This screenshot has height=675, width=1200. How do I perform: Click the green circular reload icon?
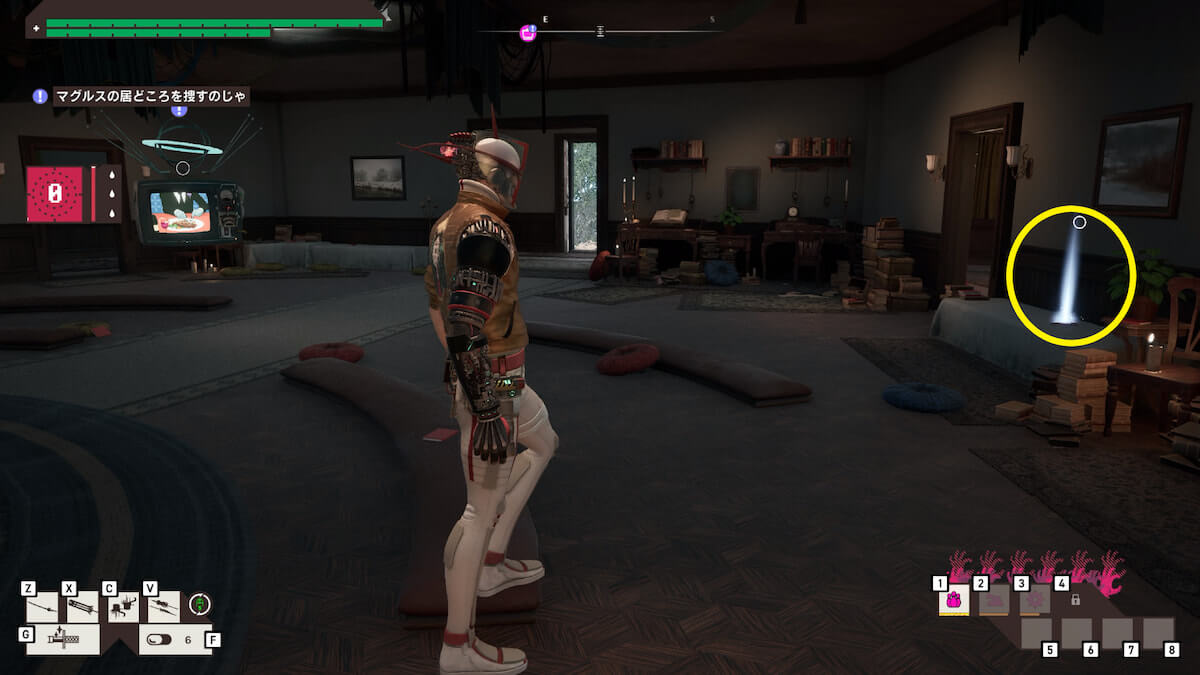coord(200,604)
